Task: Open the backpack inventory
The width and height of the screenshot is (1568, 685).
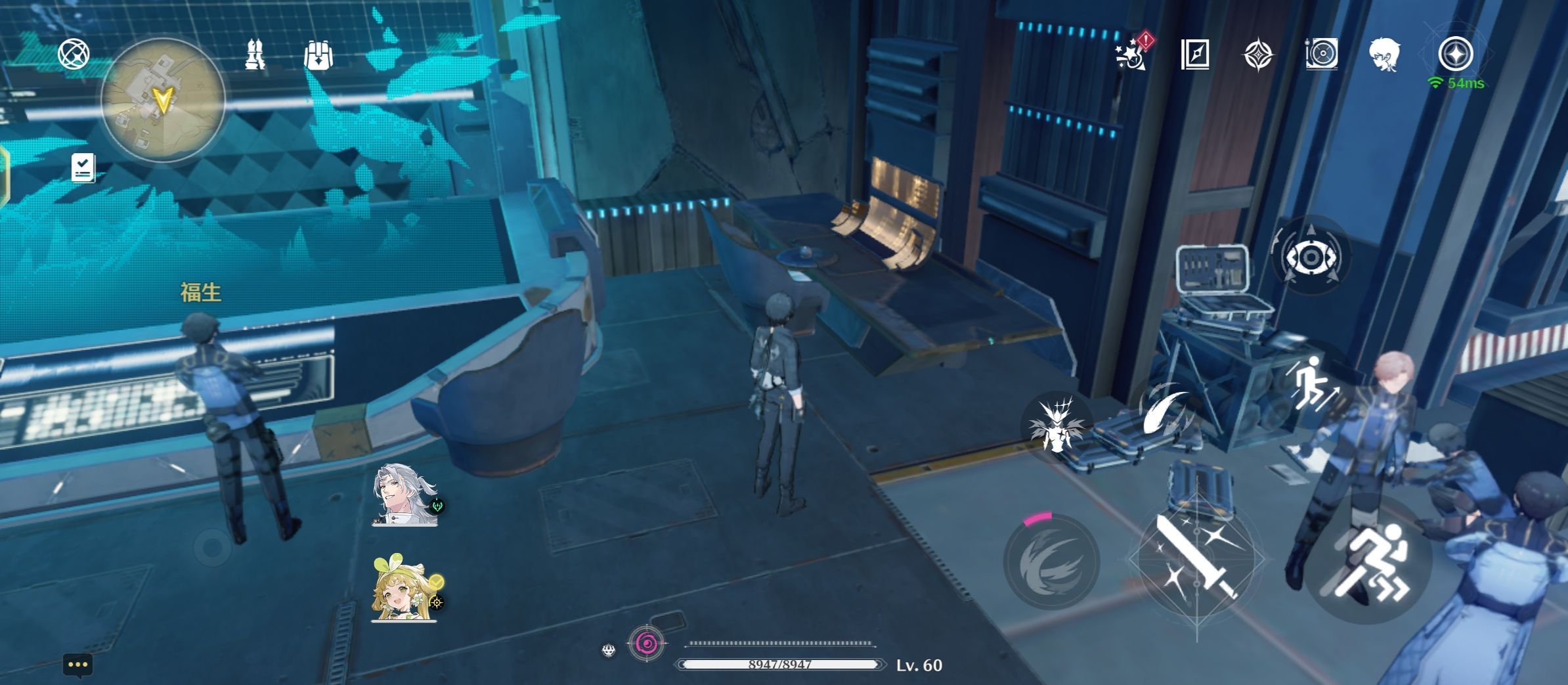Action: coord(318,55)
